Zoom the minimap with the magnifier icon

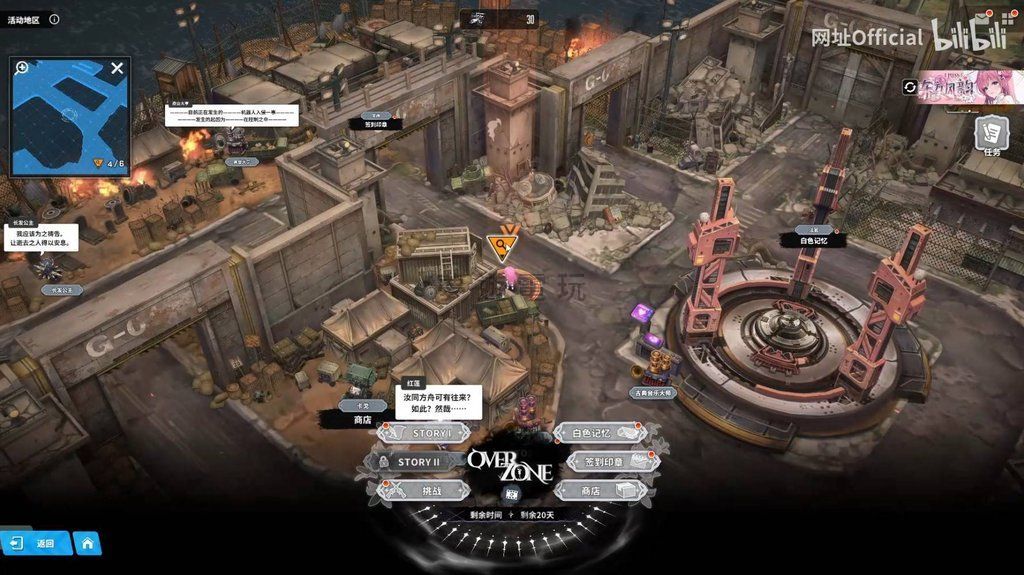pyautogui.click(x=22, y=68)
